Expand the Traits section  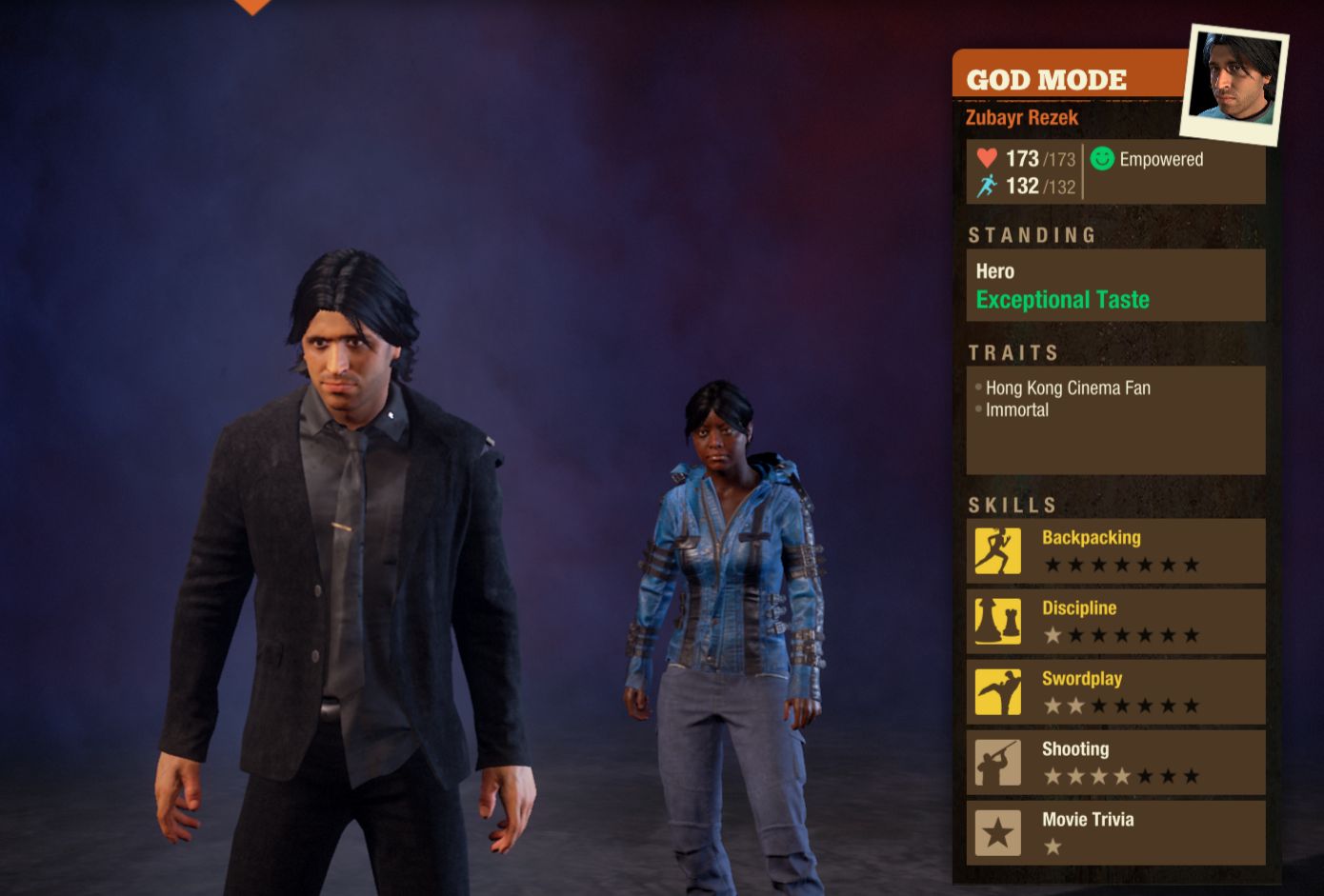[x=1014, y=352]
